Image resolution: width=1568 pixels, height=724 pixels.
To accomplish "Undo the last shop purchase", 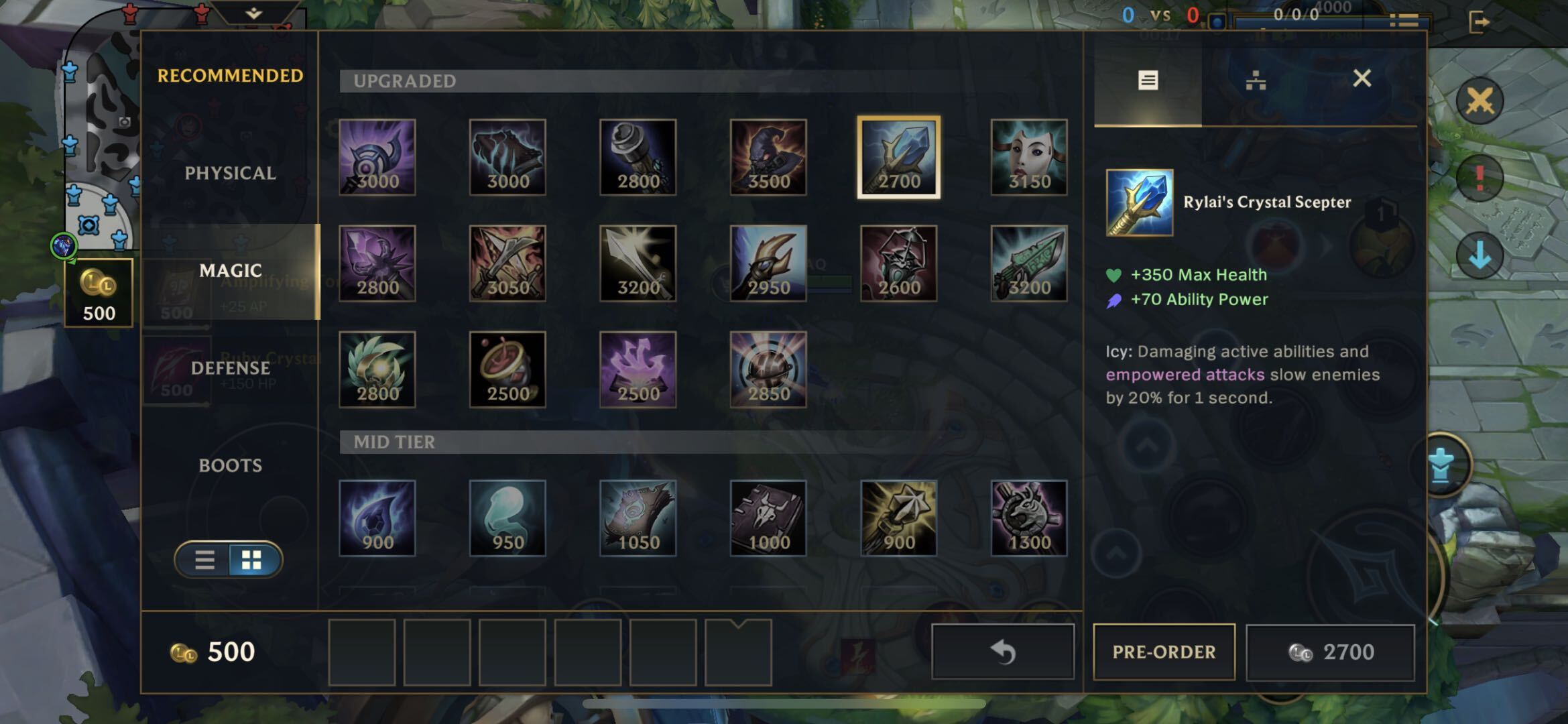I will [x=1003, y=652].
